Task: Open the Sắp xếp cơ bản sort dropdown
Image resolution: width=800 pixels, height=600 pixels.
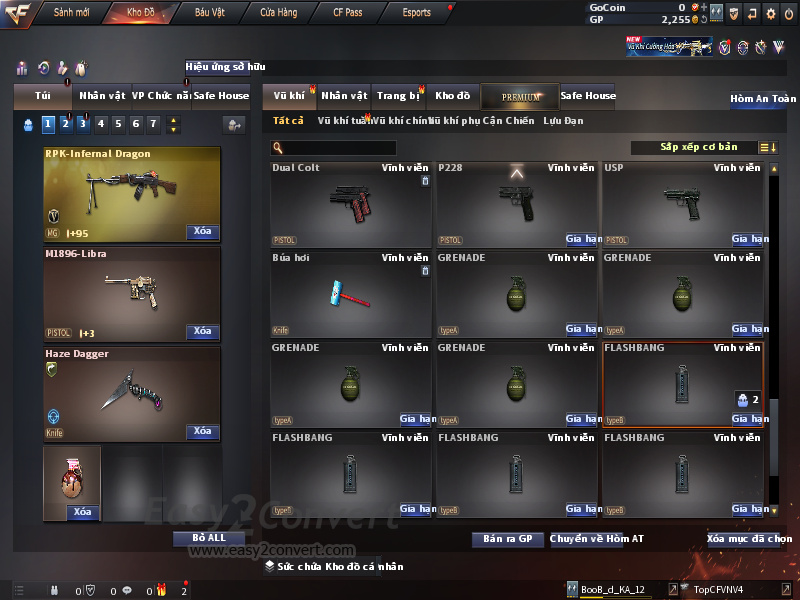Action: click(695, 148)
